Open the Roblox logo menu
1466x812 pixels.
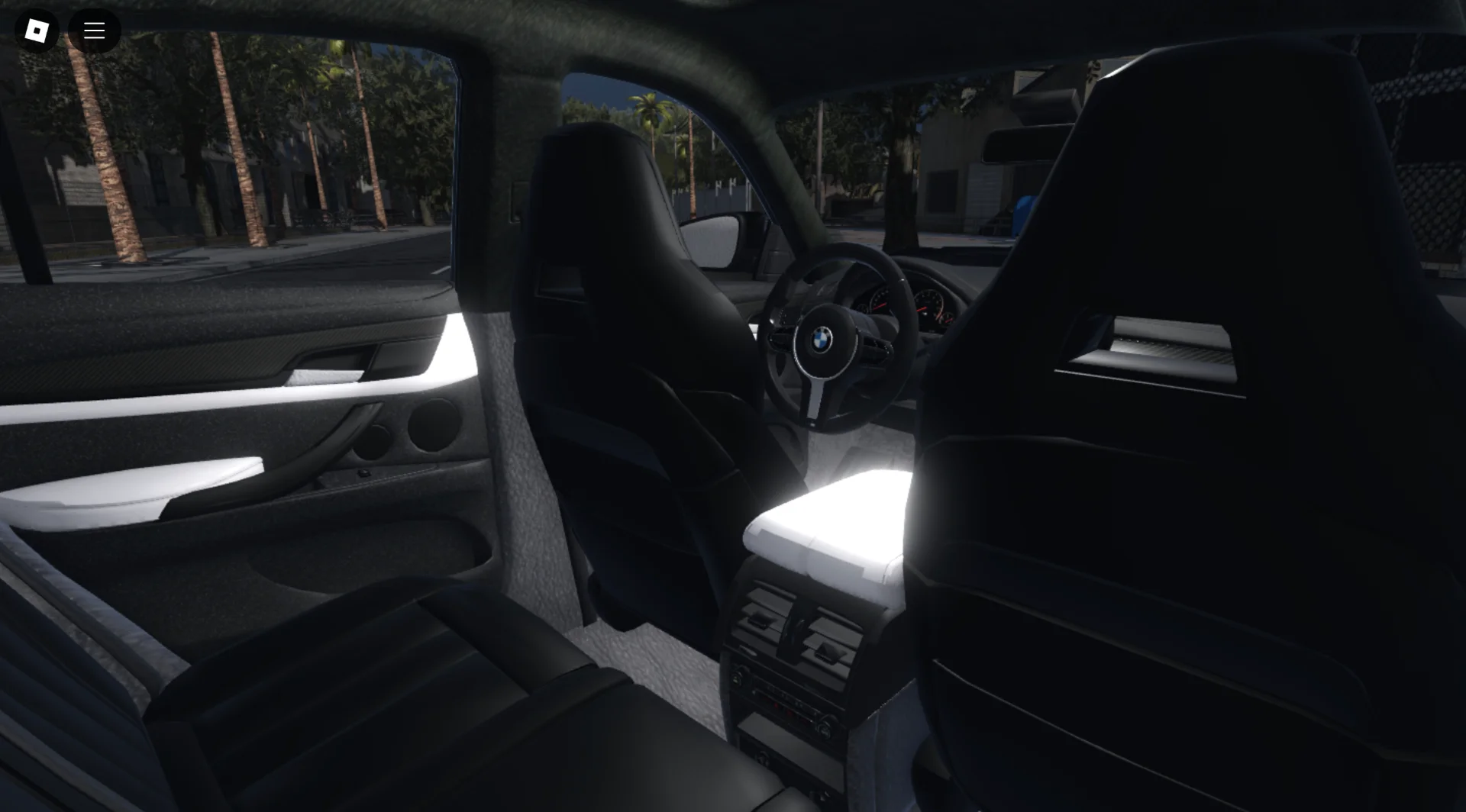click(36, 31)
